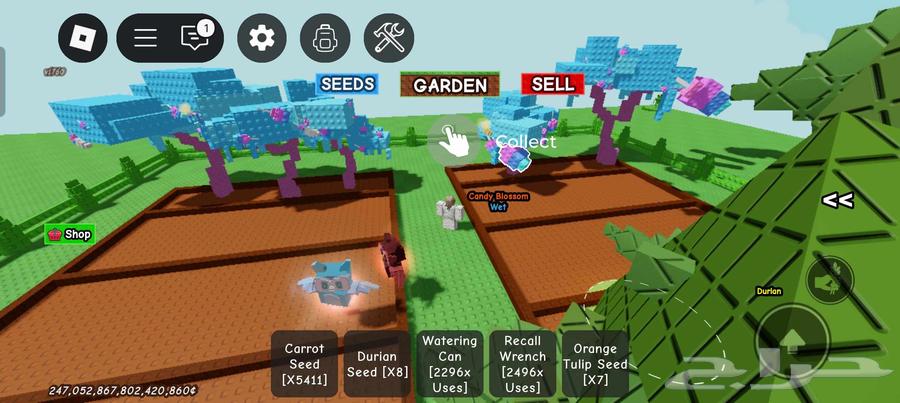
Task: Open the Roblox main menu logo
Action: [x=82, y=39]
